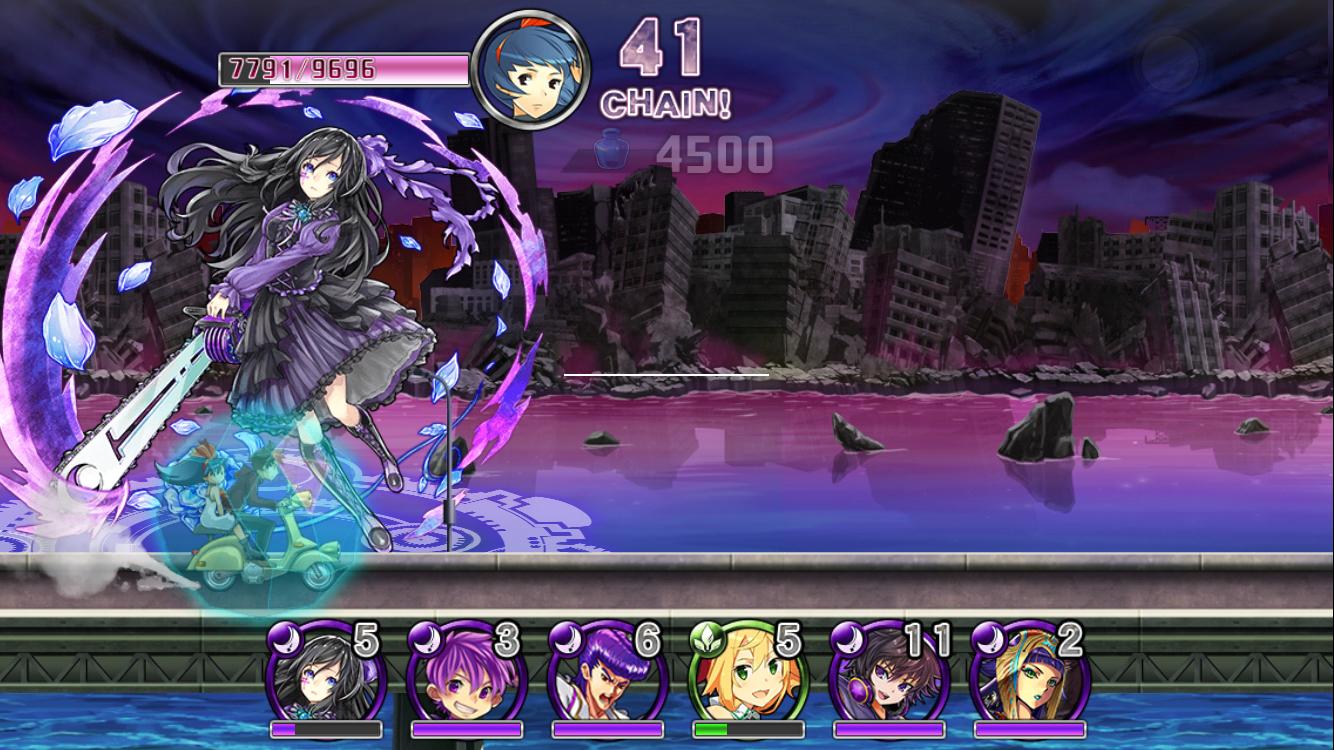The height and width of the screenshot is (750, 1334).
Task: Select the brown-haired headphones character portrait
Action: tap(889, 672)
